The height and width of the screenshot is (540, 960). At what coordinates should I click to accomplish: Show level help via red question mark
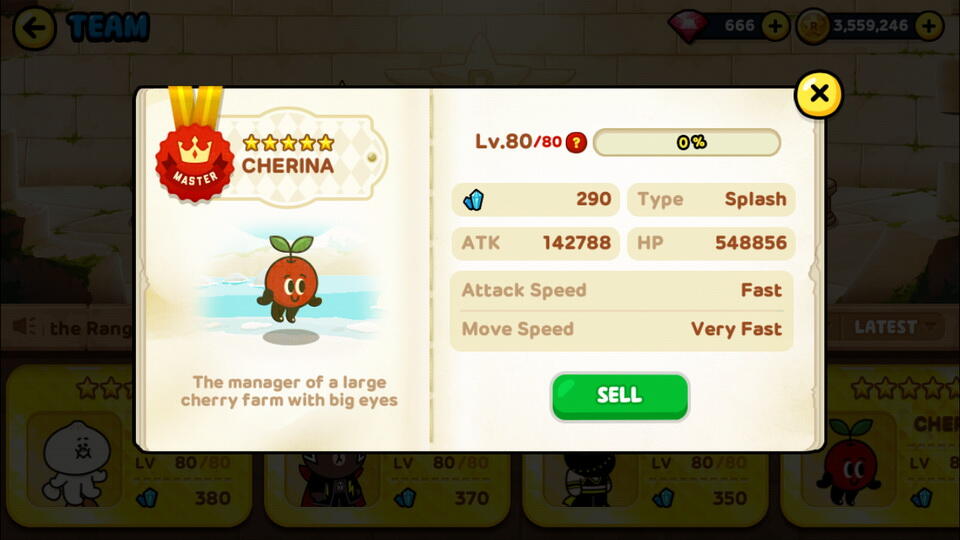(576, 143)
